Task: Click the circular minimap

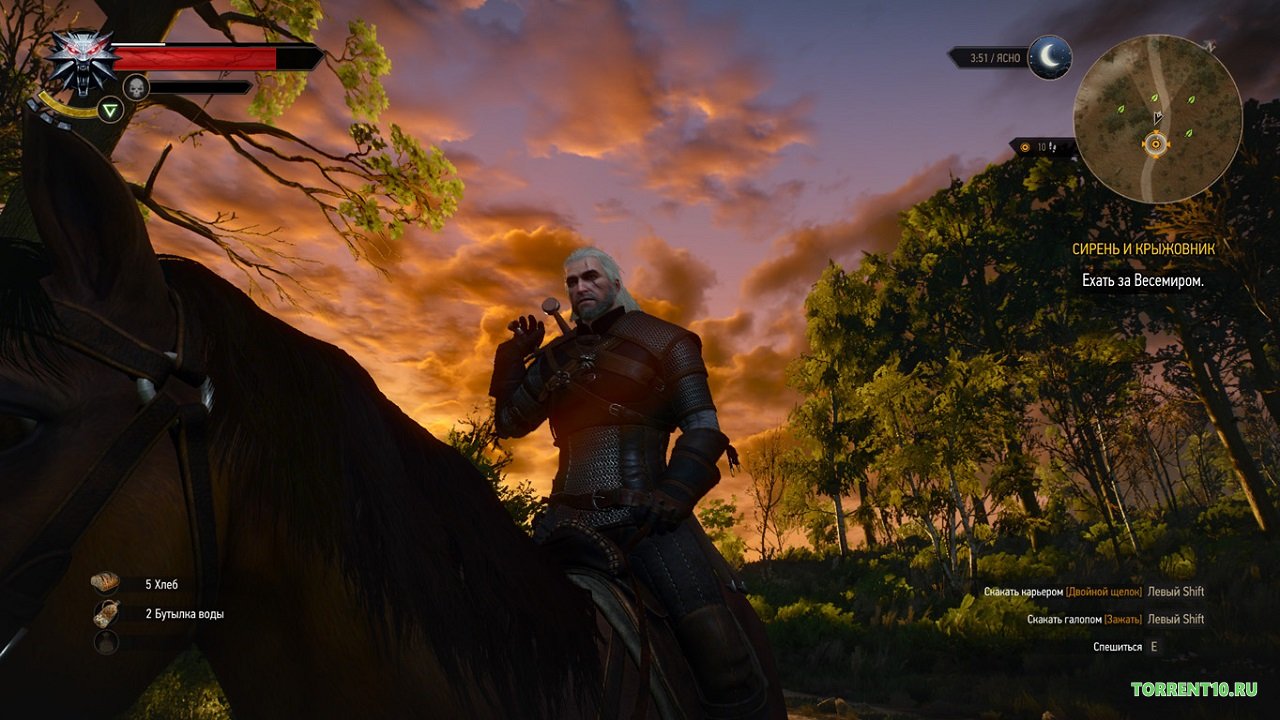Action: [x=1157, y=119]
